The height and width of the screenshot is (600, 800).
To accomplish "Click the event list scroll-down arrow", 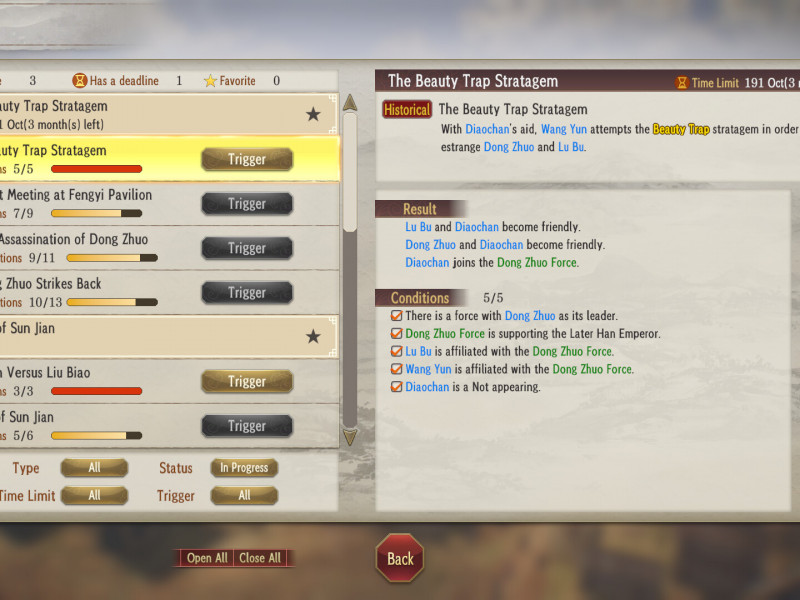I will [x=350, y=437].
